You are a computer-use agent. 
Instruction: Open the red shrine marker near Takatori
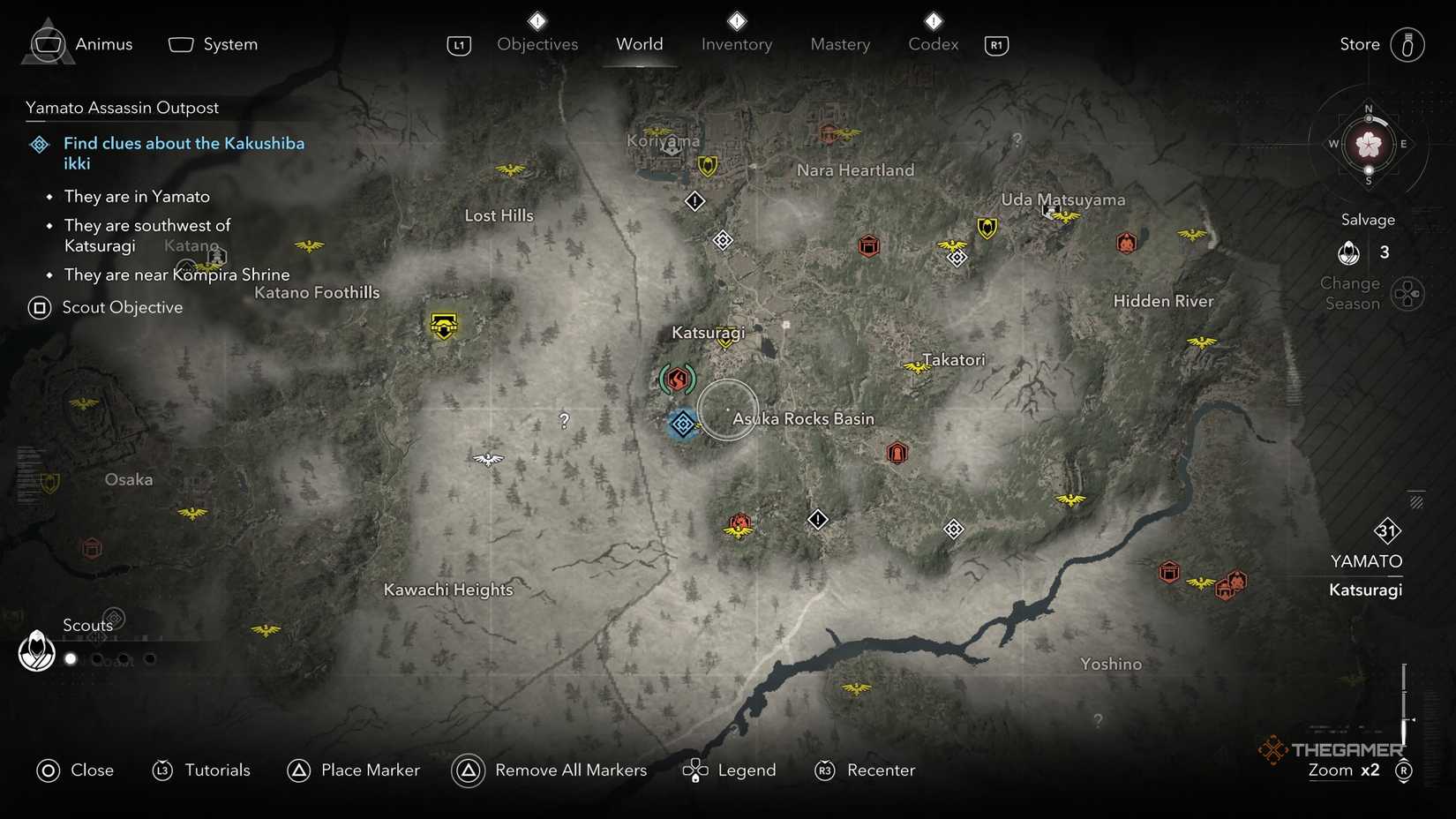897,452
